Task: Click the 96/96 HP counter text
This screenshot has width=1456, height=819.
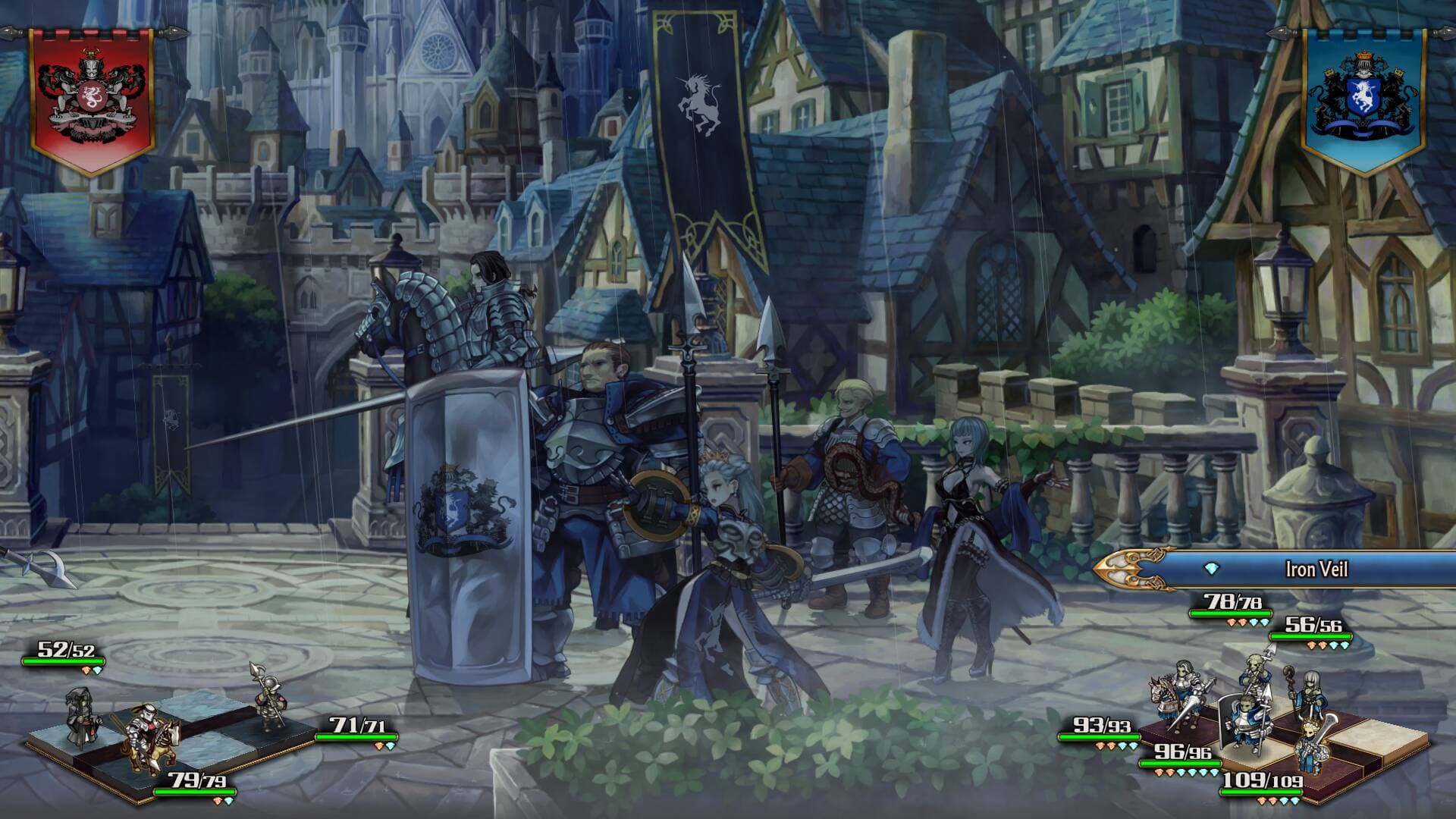Action: [1183, 752]
